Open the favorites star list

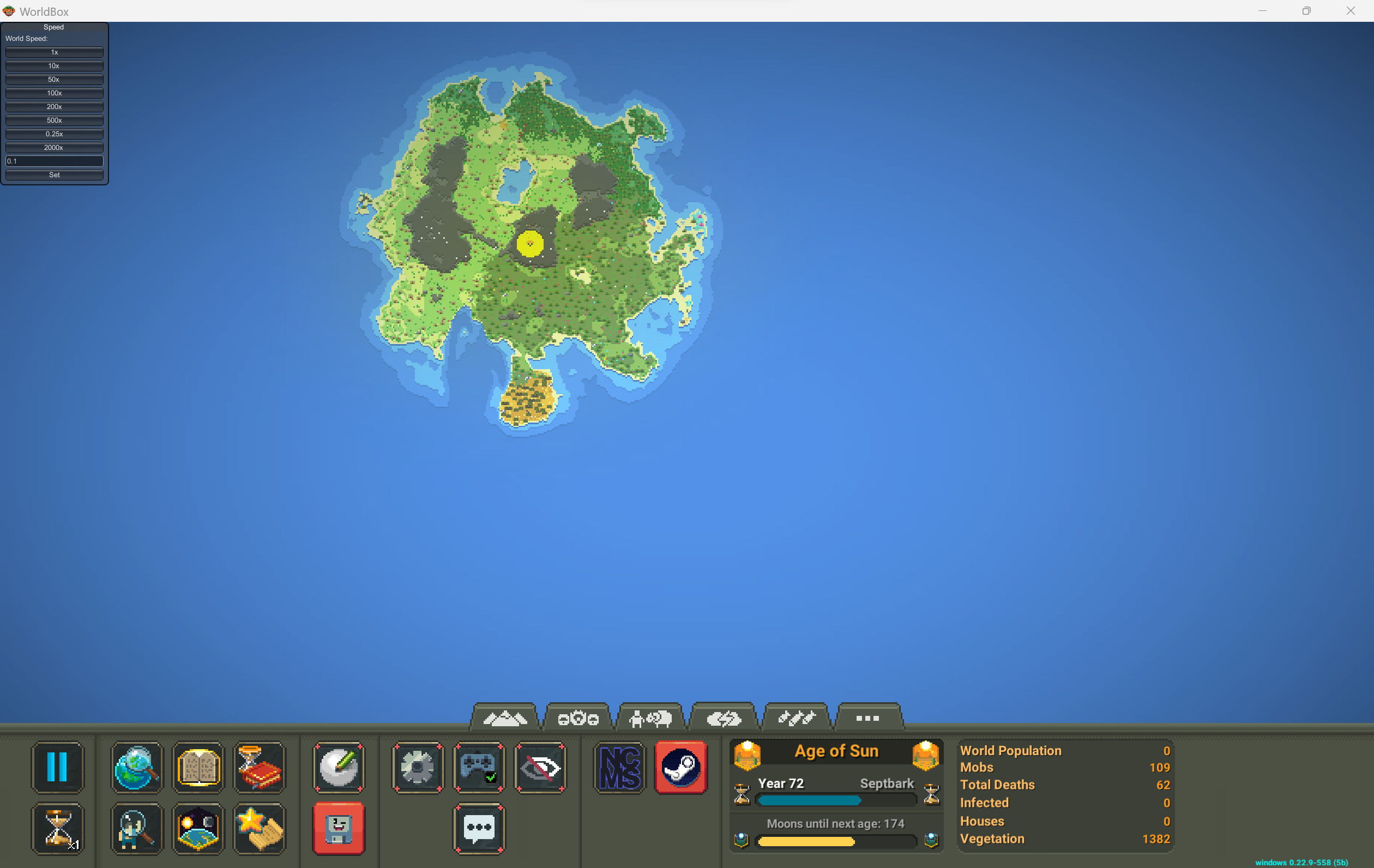(x=260, y=829)
